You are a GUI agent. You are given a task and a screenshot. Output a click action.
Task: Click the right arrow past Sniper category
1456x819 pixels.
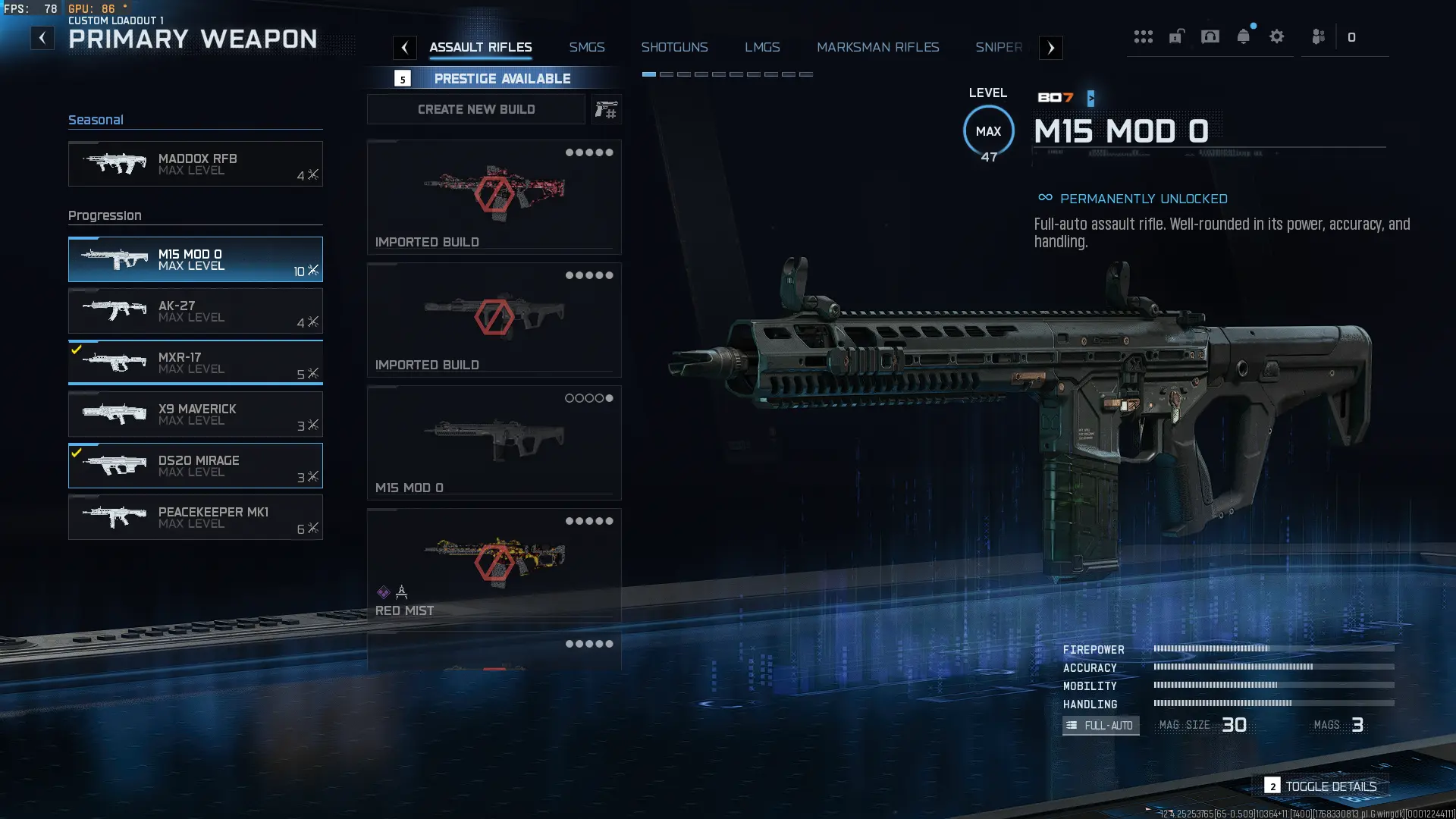click(x=1050, y=48)
